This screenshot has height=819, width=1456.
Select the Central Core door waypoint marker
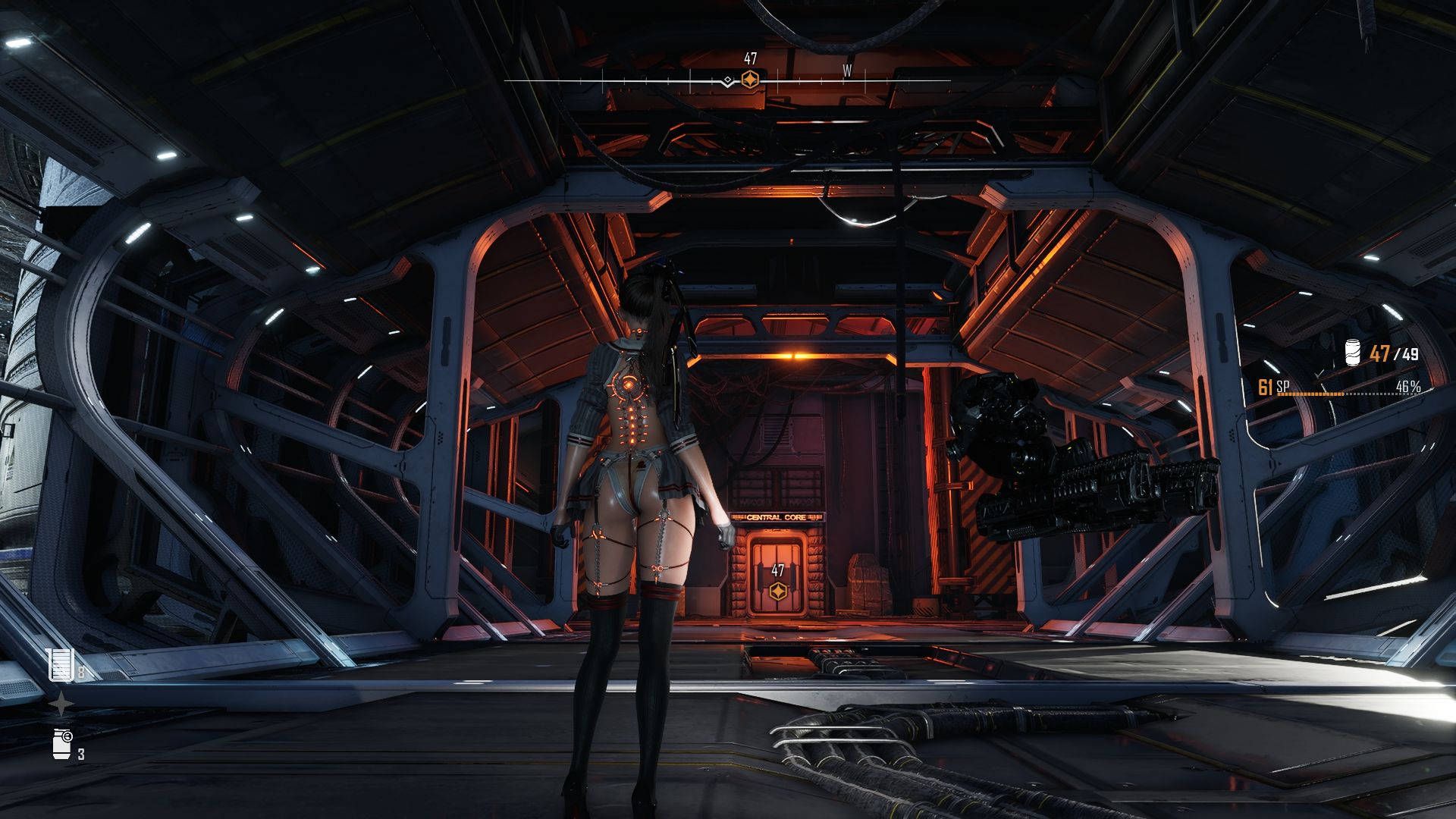point(777,591)
